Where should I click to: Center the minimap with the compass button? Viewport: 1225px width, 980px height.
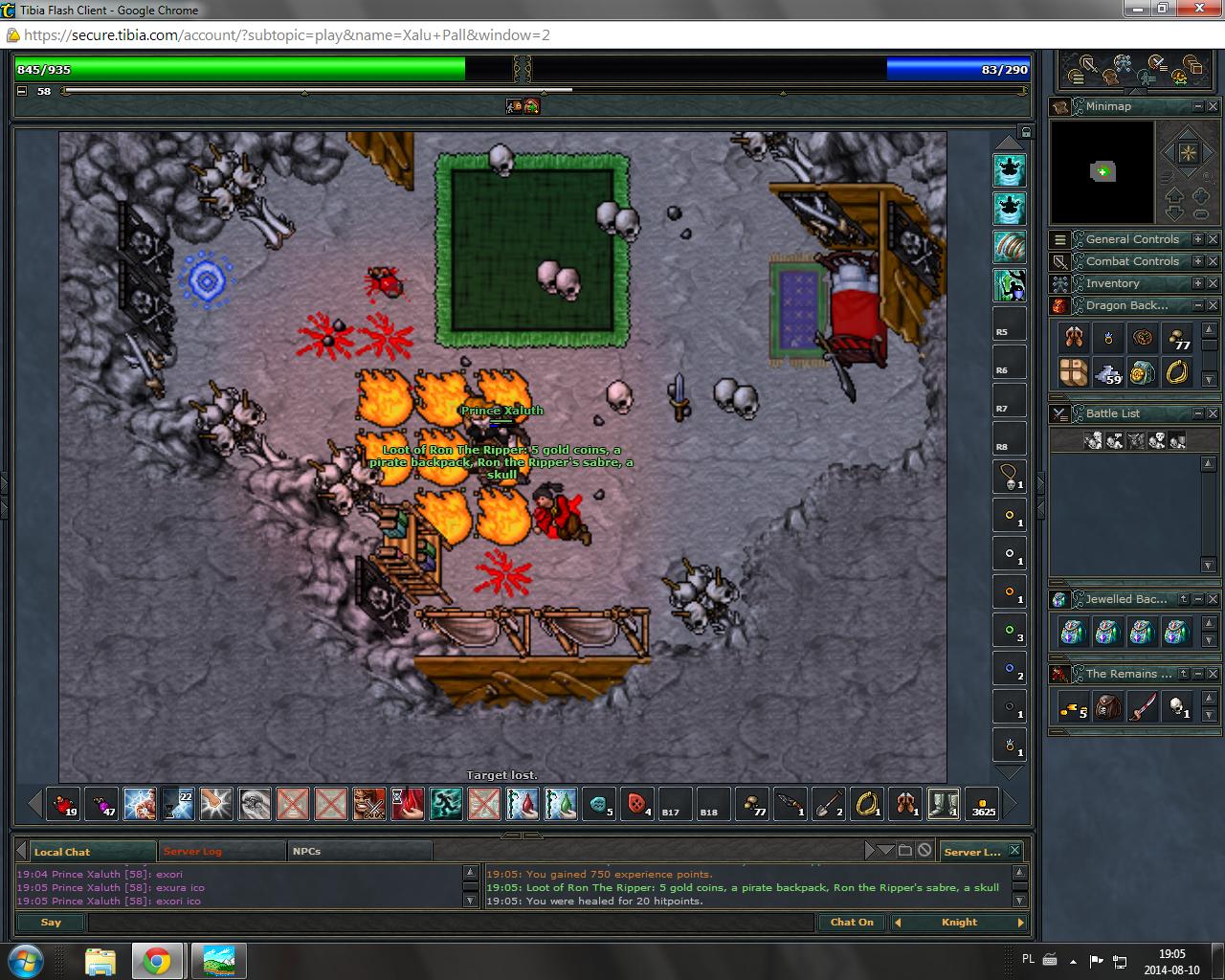tap(1187, 153)
